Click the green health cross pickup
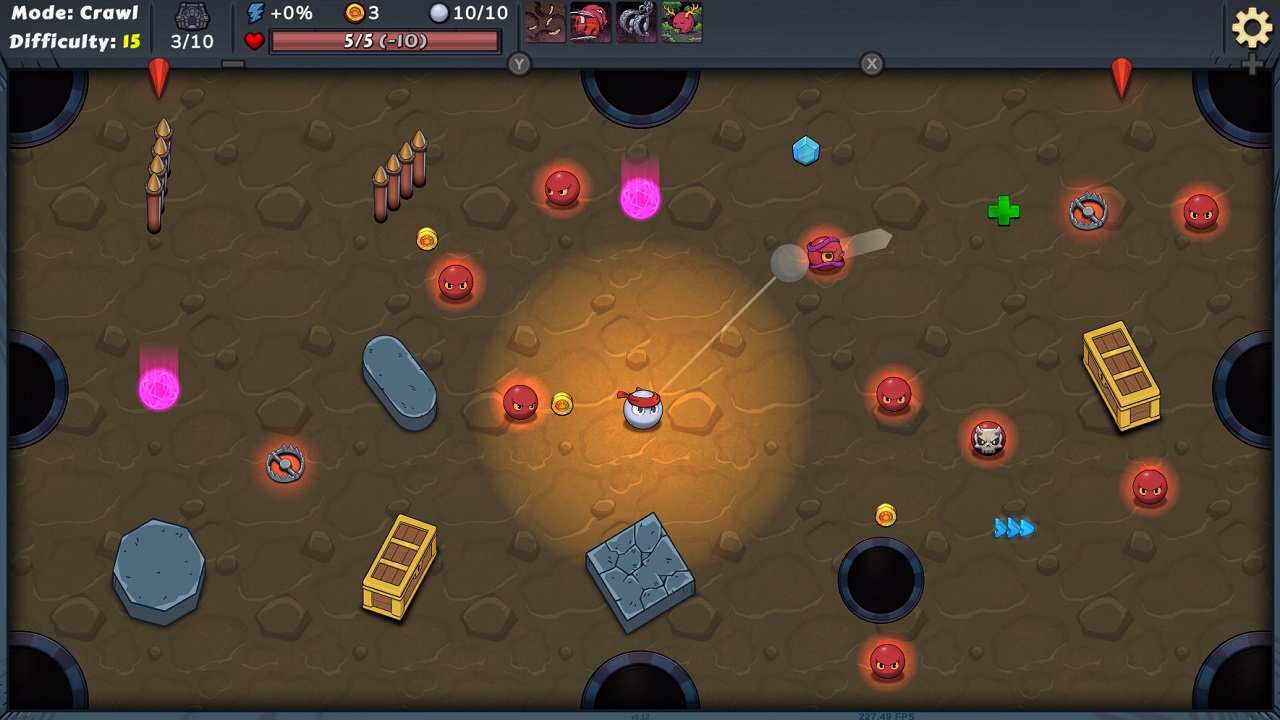This screenshot has width=1280, height=720. (1003, 211)
